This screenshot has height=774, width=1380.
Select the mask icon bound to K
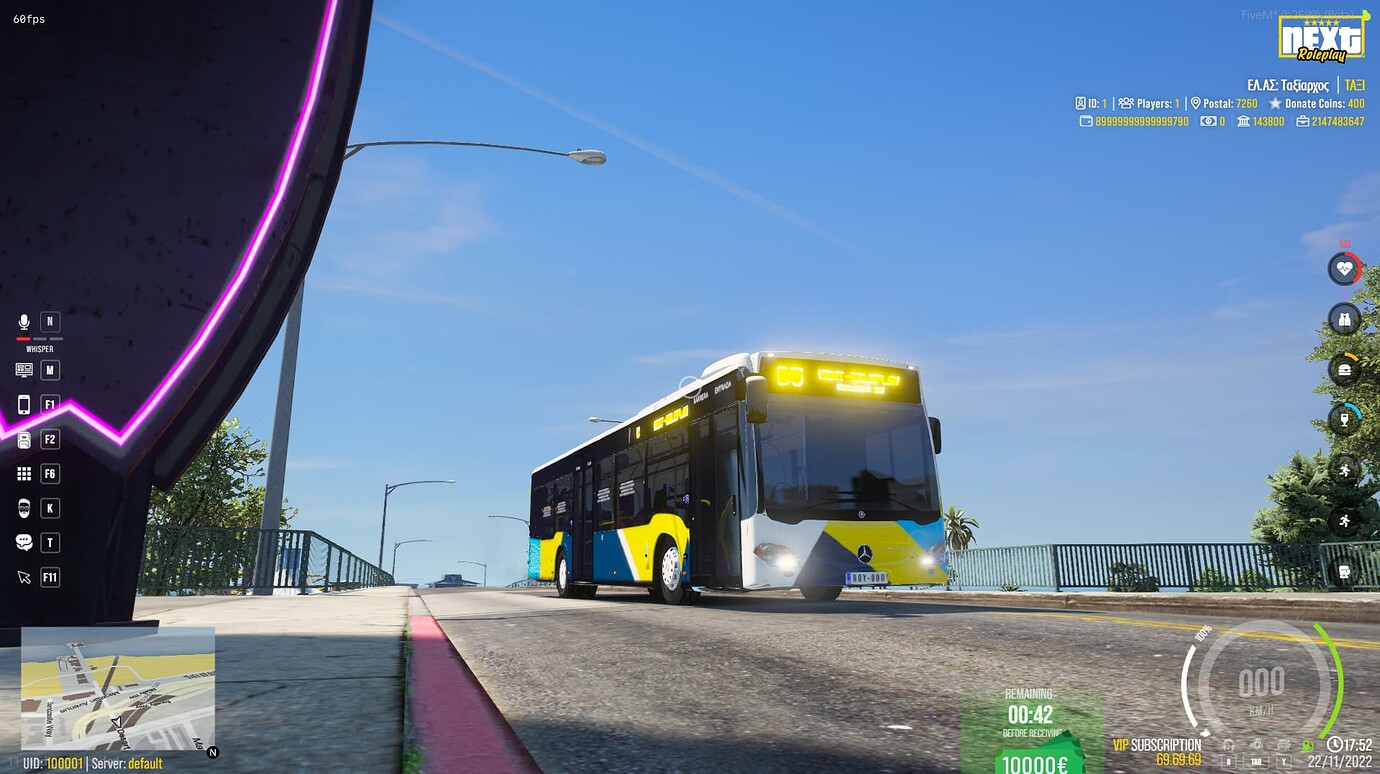point(22,507)
